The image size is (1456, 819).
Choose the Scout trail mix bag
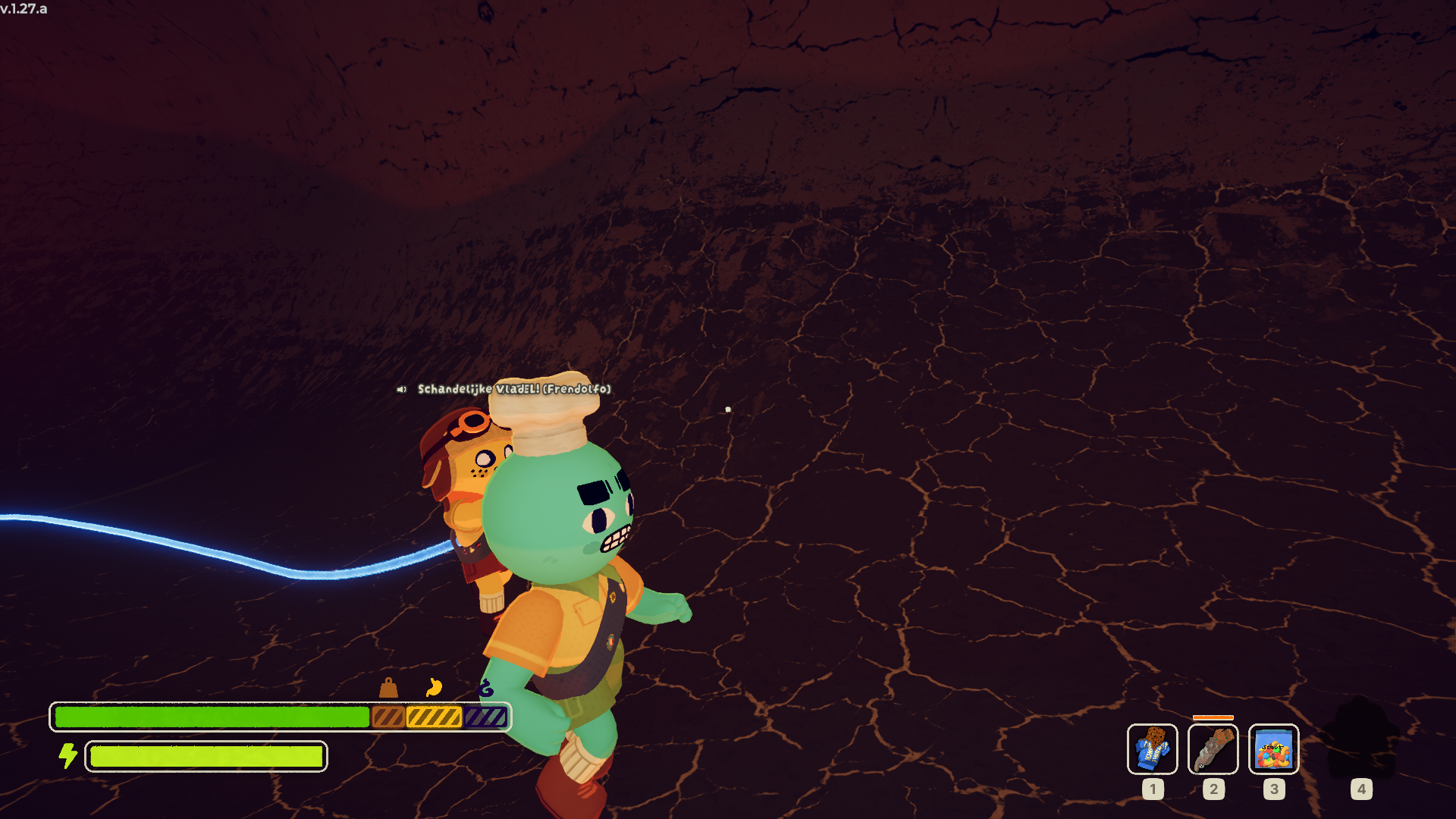[1273, 748]
